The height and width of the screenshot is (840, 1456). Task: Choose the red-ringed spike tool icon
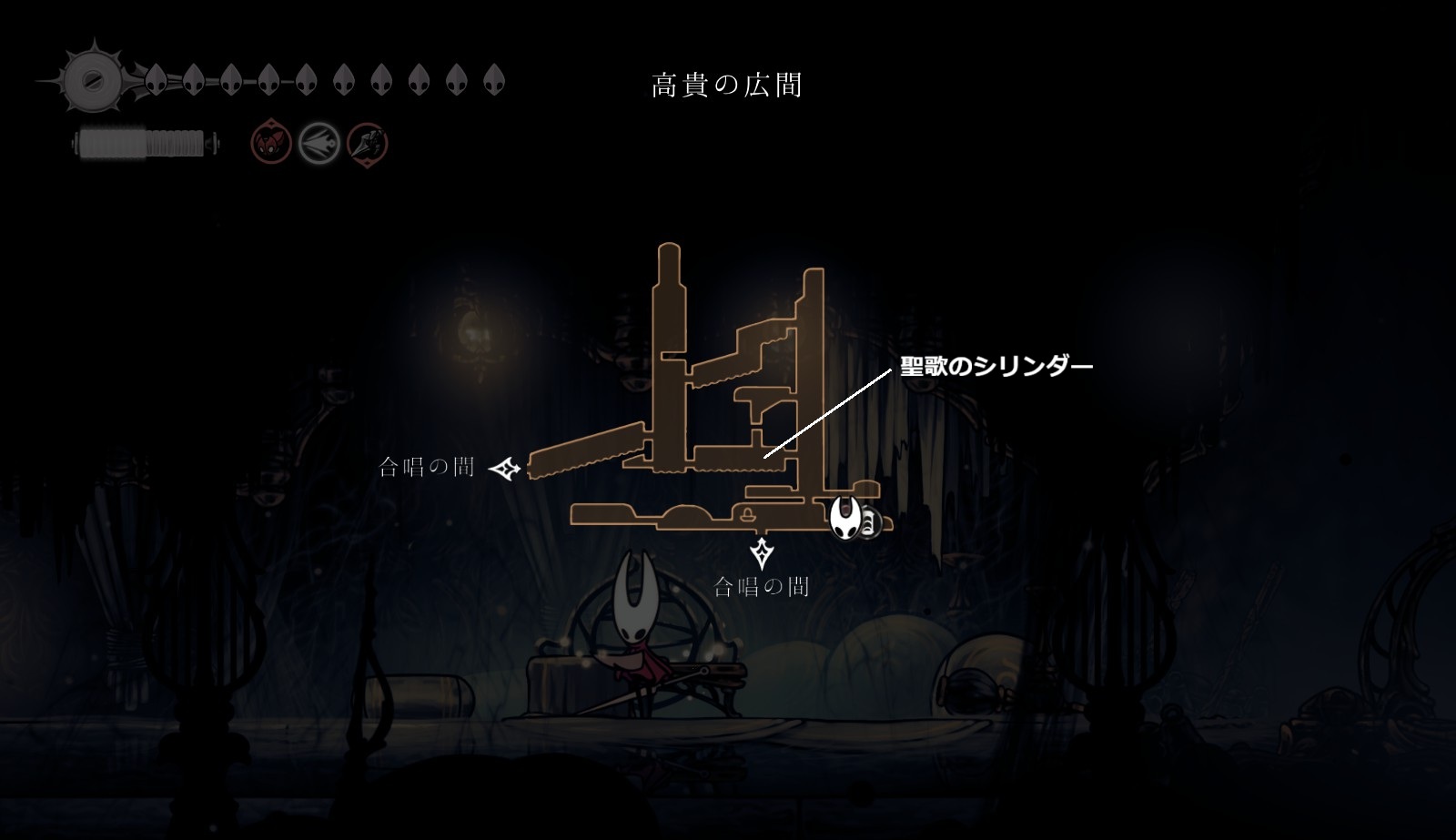(x=368, y=143)
